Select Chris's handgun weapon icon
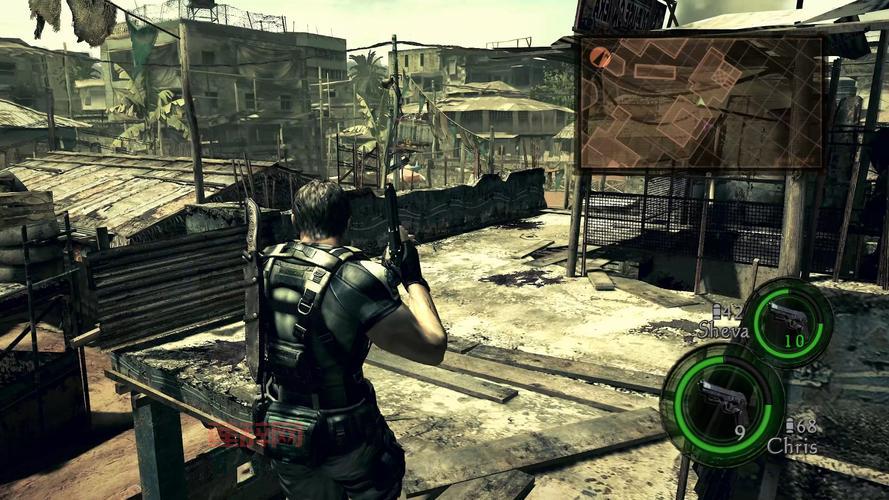 point(720,399)
